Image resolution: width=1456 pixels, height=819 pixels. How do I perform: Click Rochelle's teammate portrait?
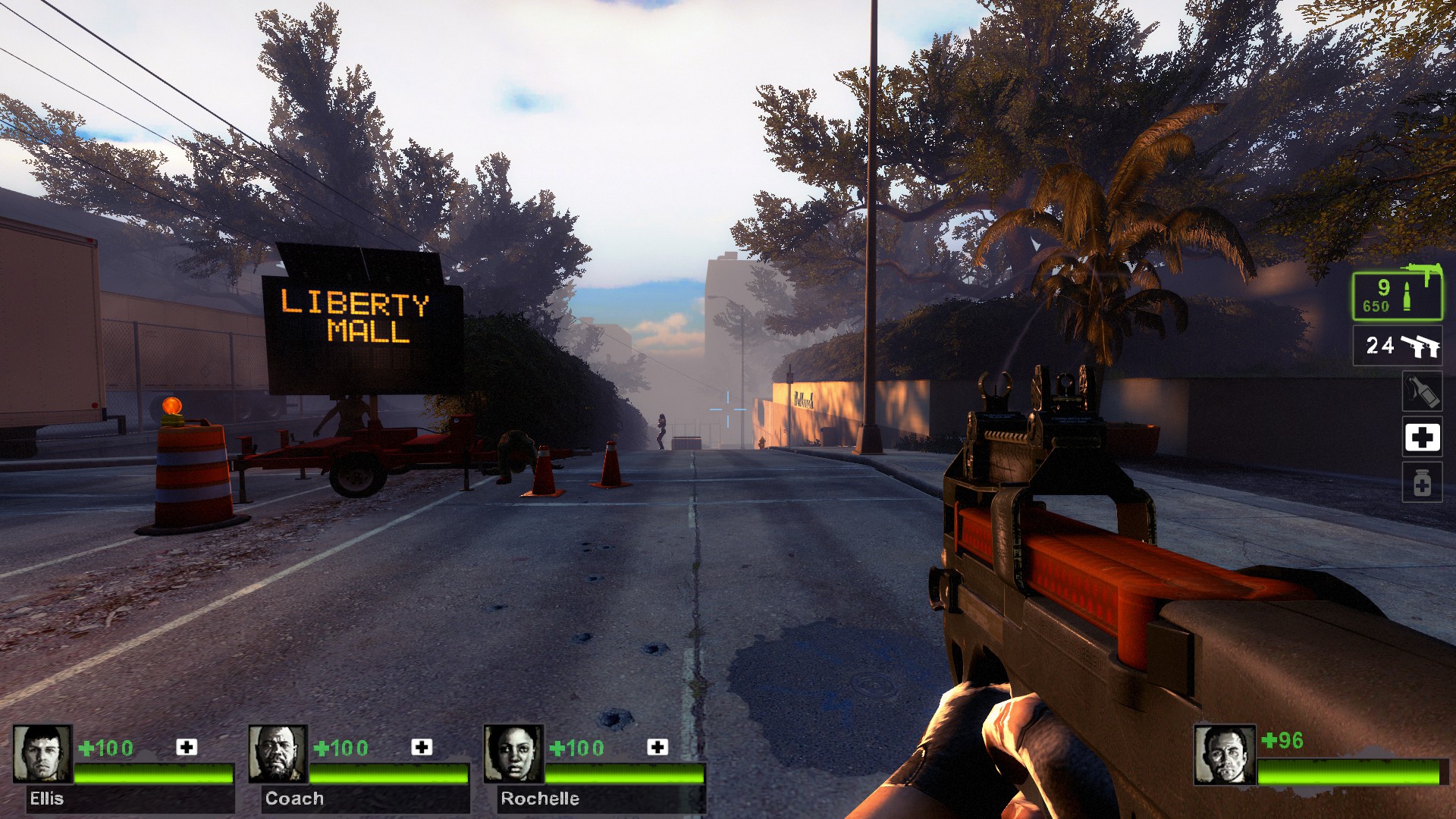[513, 754]
